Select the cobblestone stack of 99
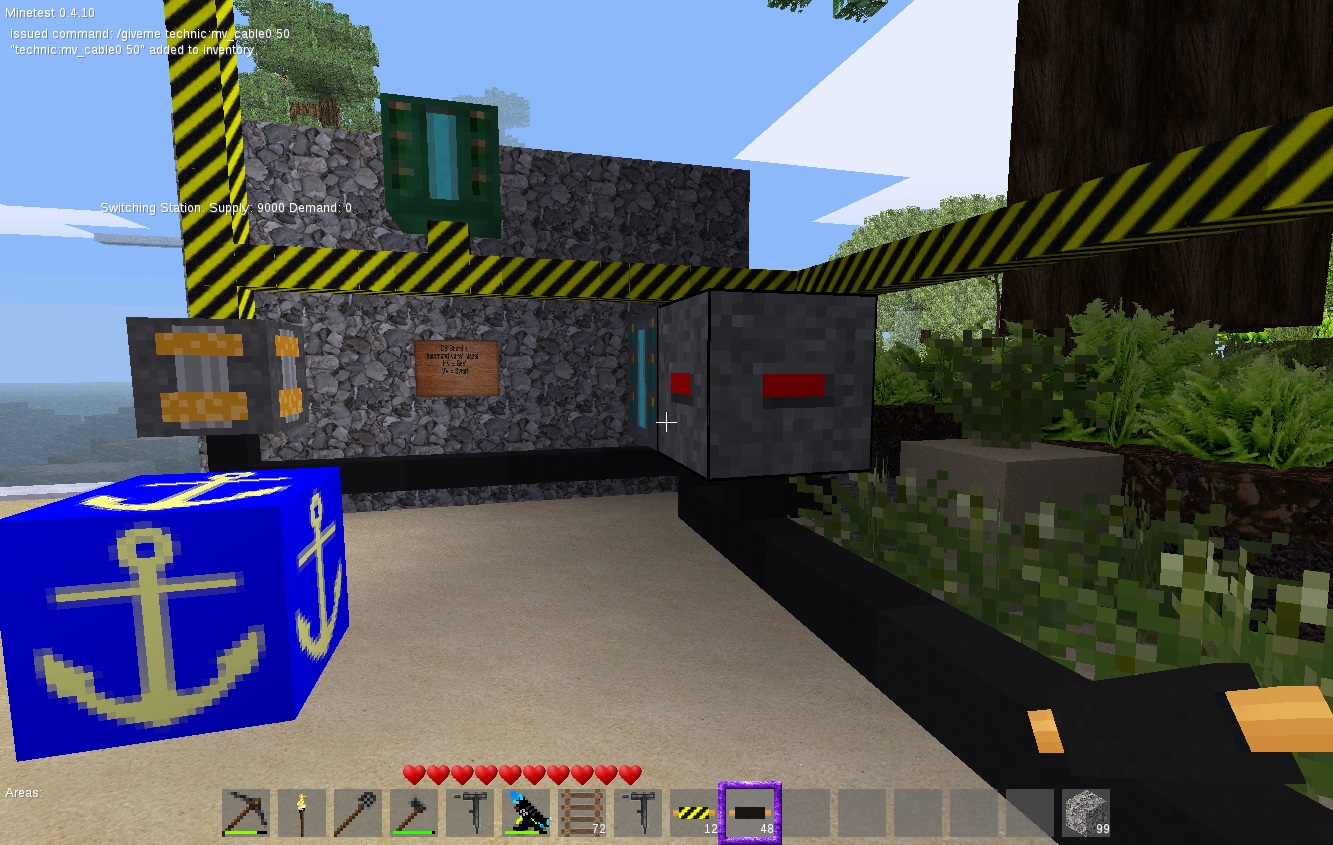The image size is (1333, 845). 1086,812
